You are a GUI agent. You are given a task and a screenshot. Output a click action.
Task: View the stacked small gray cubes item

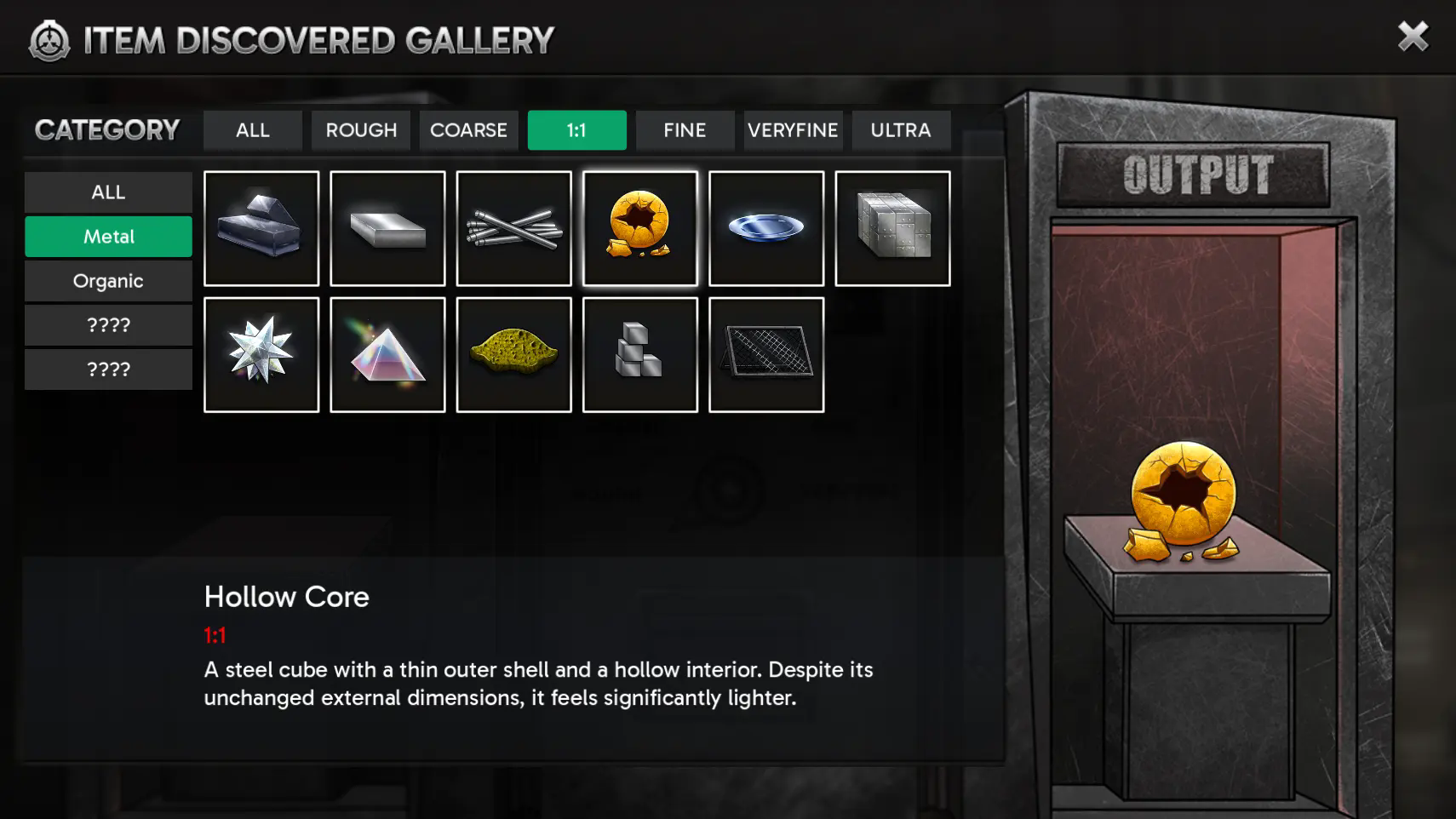(x=639, y=354)
